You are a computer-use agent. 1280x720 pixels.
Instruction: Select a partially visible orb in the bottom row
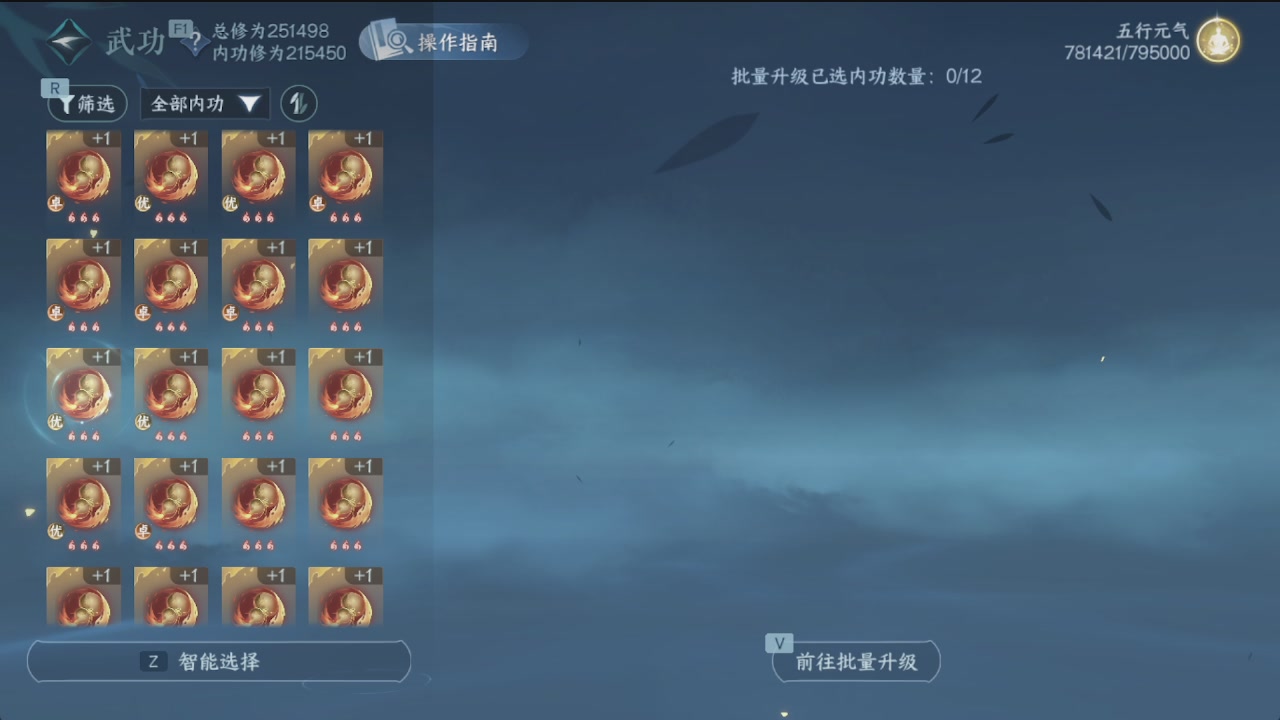click(170, 597)
